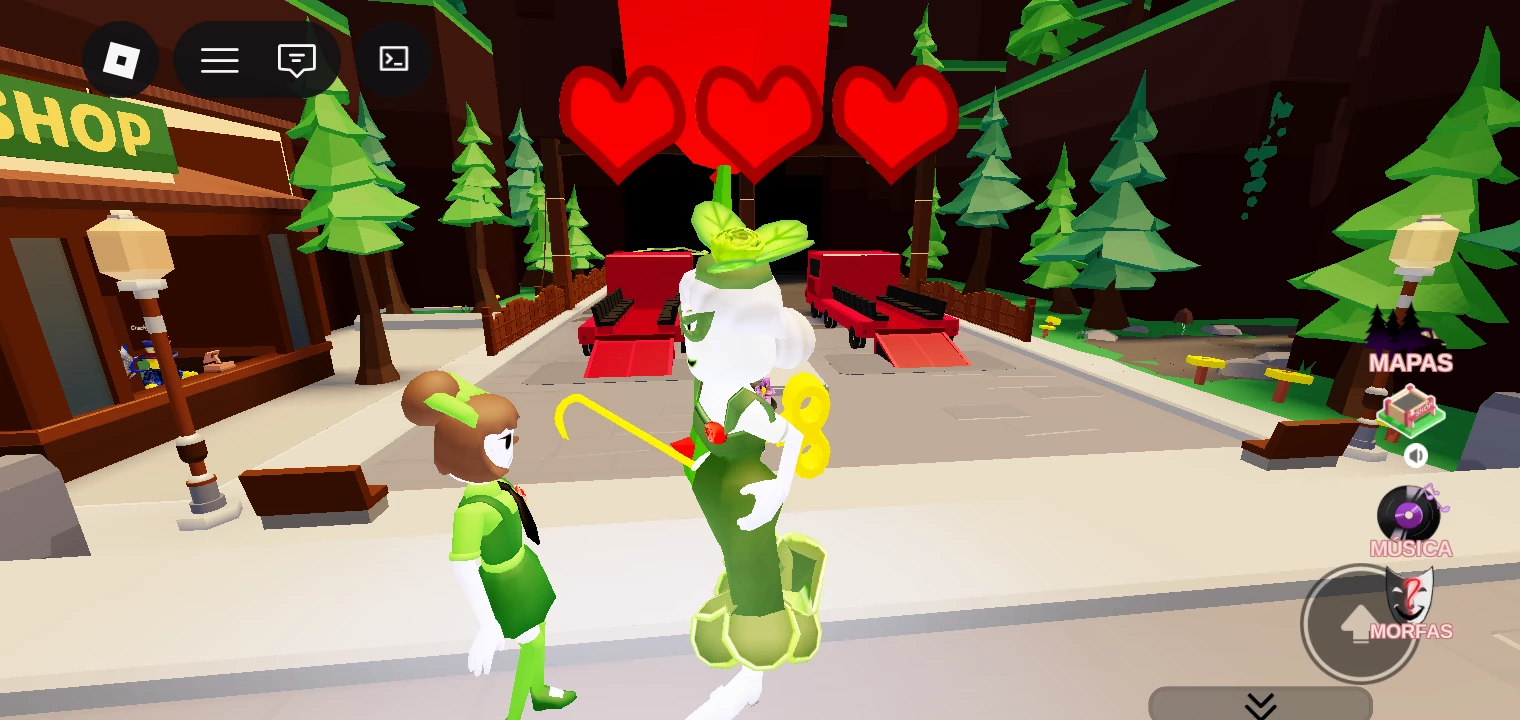The height and width of the screenshot is (720, 1520).
Task: Toggle the chat window icon
Action: click(x=296, y=60)
